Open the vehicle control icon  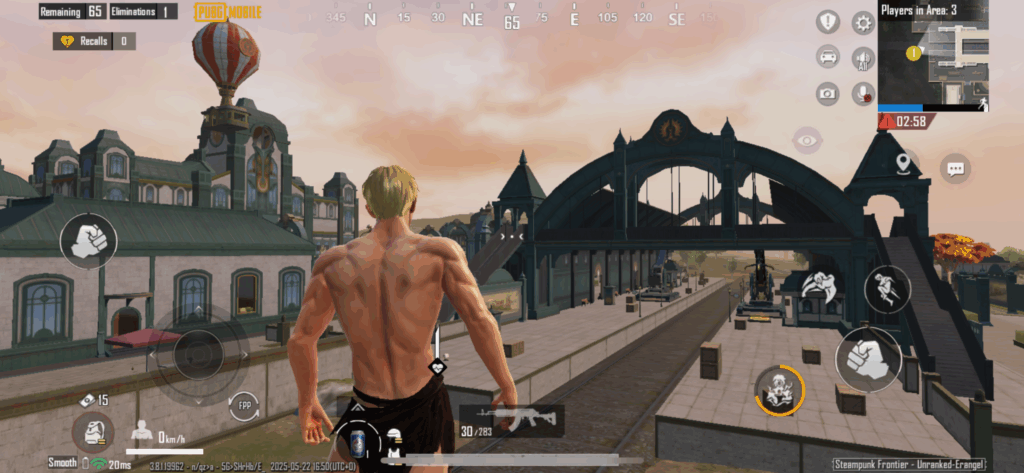[828, 57]
